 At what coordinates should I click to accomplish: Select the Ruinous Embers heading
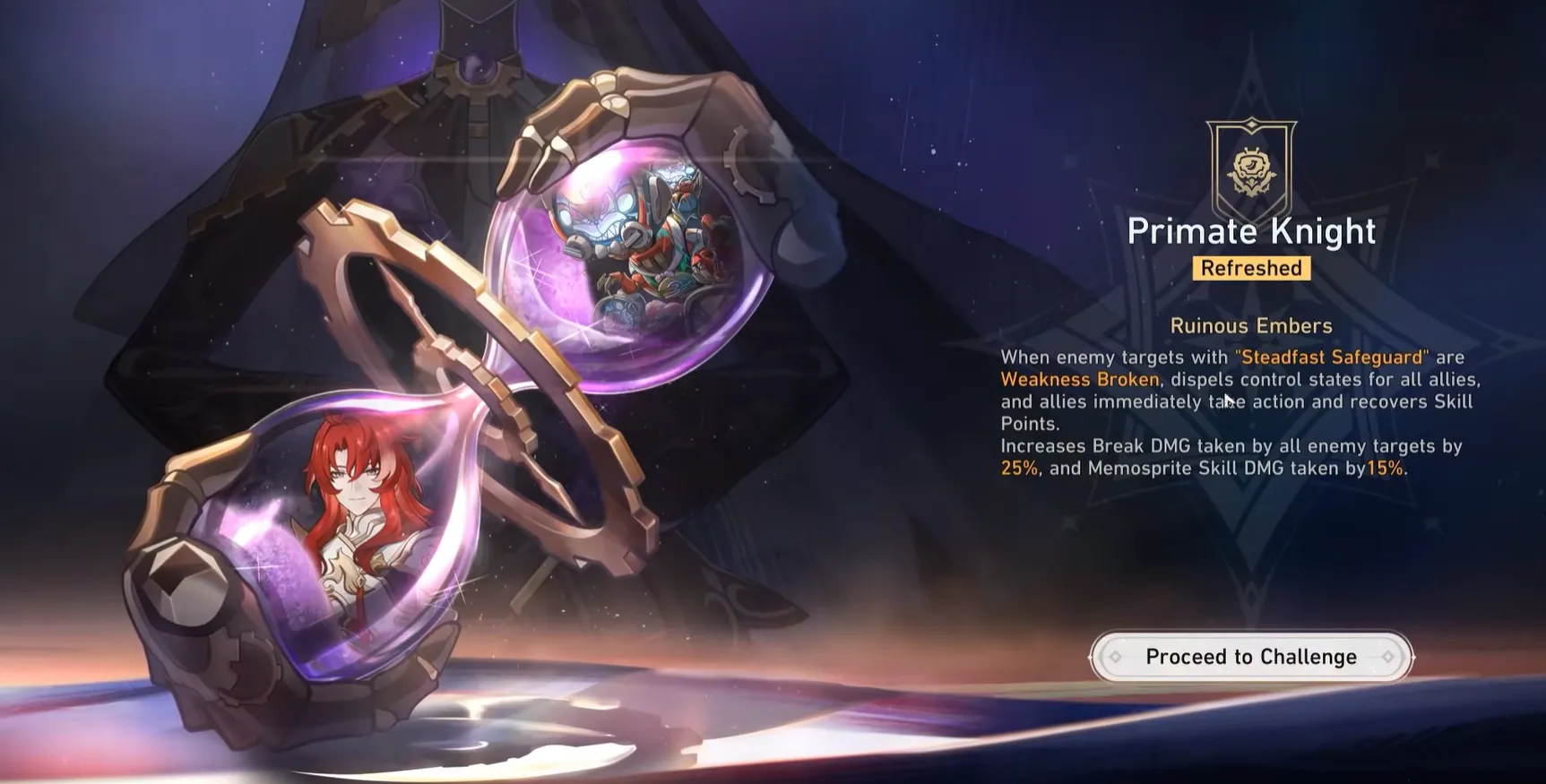1251,325
